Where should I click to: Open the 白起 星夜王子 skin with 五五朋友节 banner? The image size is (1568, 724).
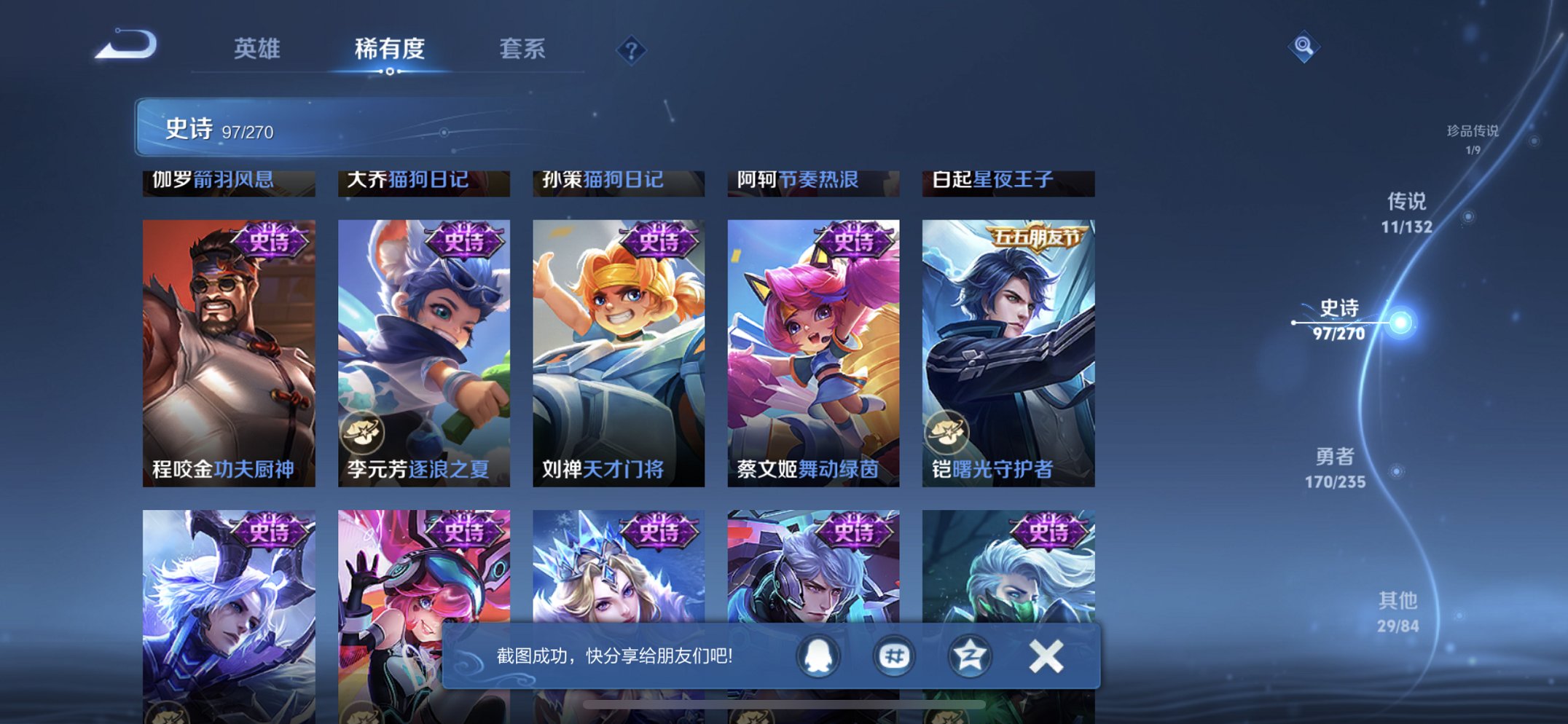pos(1008,342)
